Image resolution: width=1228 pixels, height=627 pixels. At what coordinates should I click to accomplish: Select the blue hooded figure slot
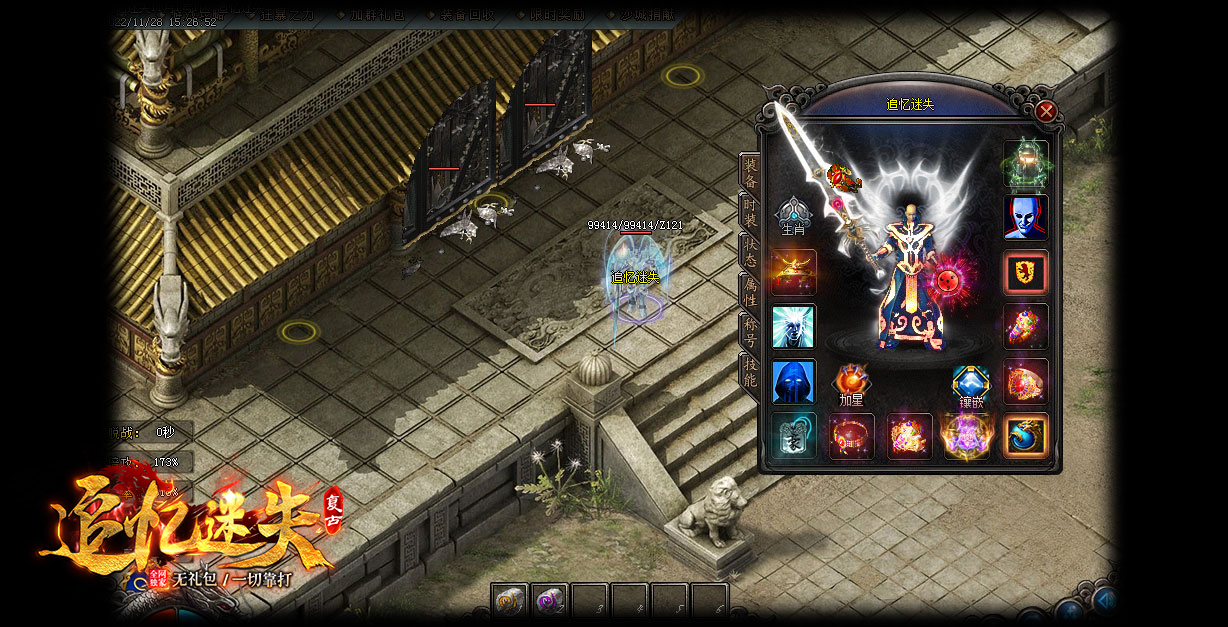tap(794, 382)
